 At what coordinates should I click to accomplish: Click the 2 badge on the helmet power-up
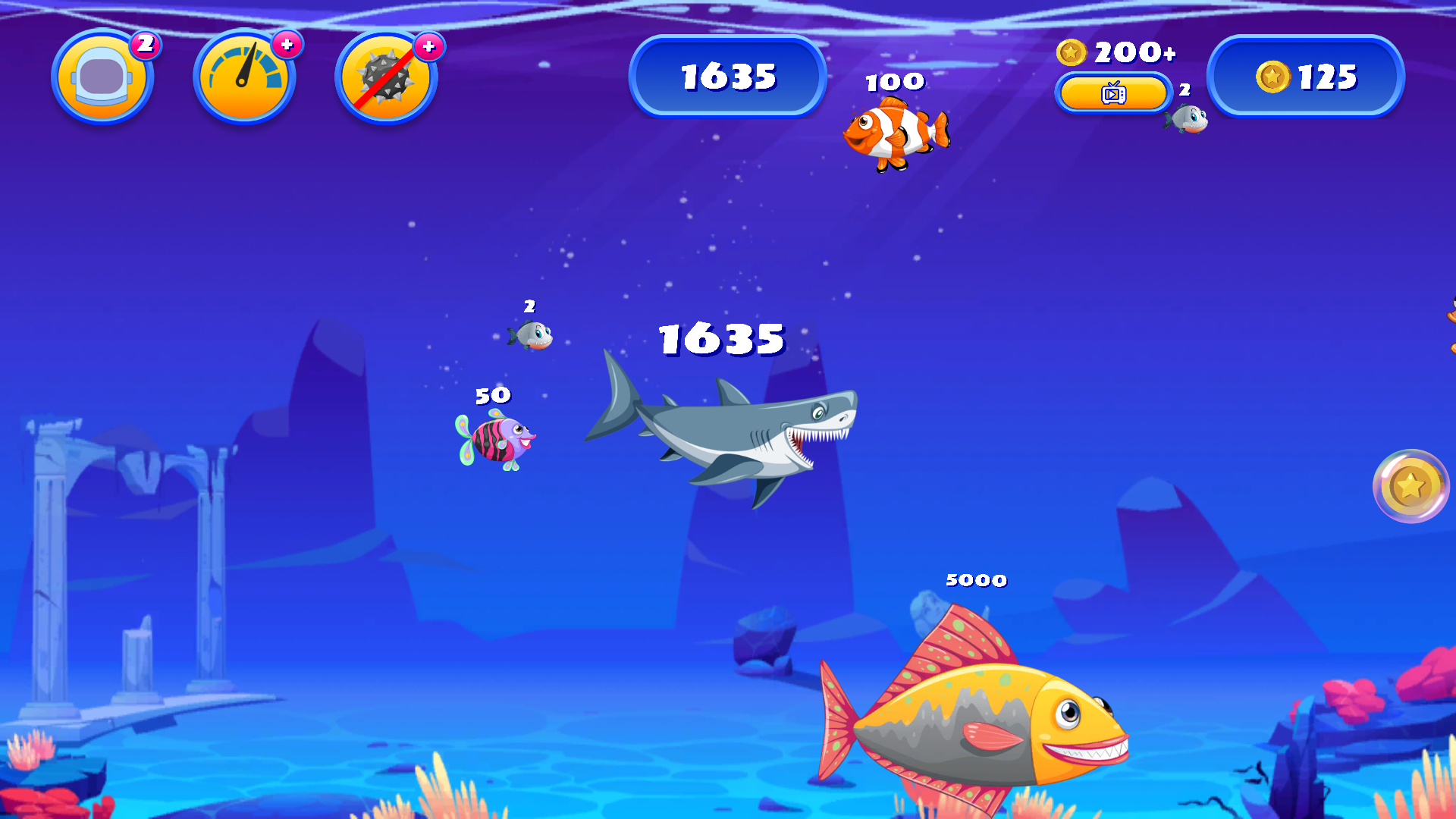[146, 44]
